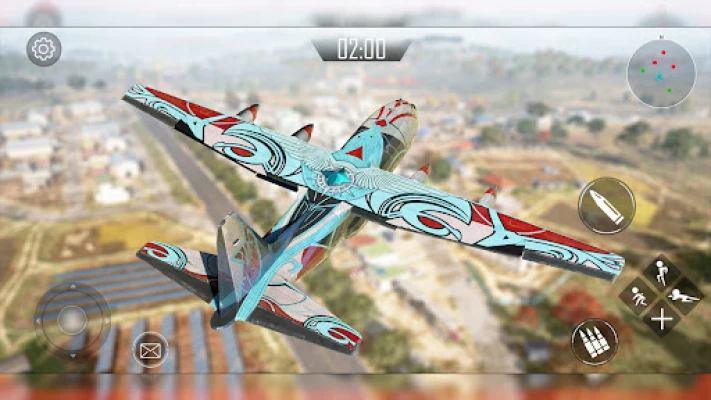This screenshot has height=400, width=711.
Task: Select the standing stance icon
Action: [x=661, y=272]
